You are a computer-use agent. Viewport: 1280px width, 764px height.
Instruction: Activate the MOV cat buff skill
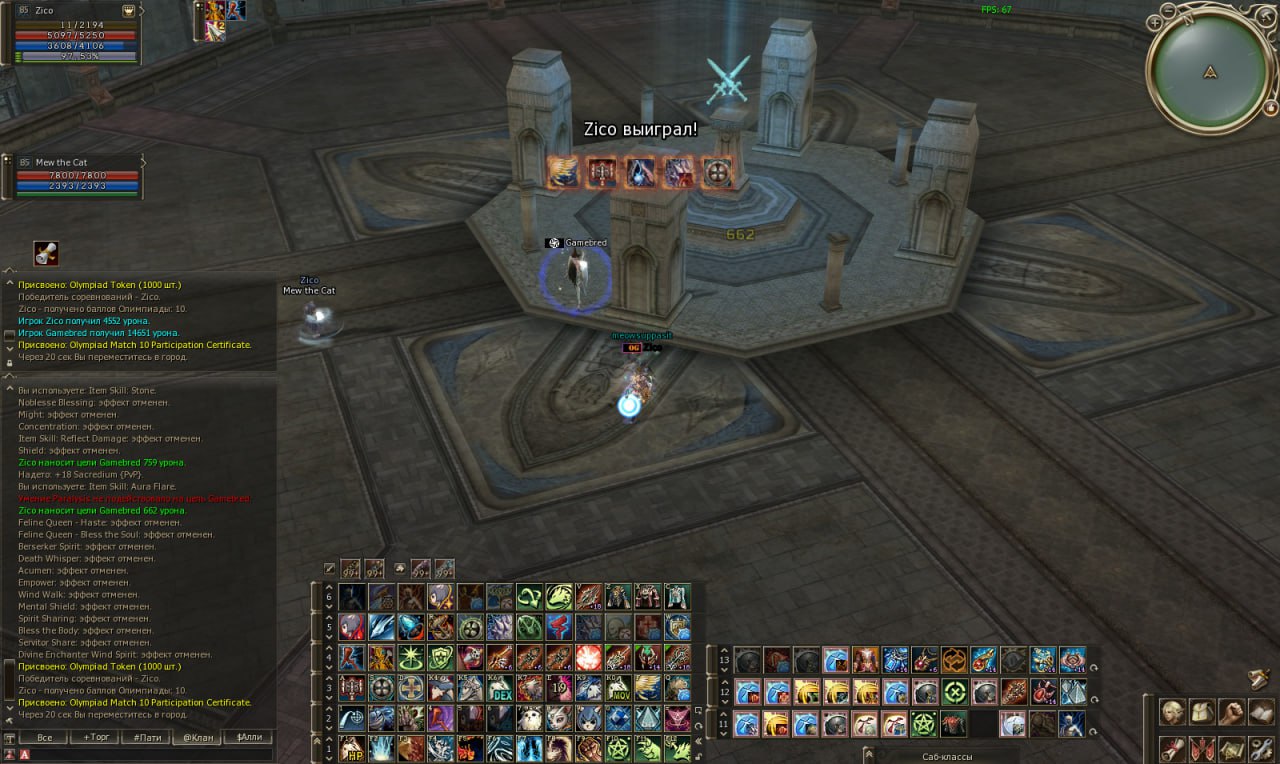point(618,688)
